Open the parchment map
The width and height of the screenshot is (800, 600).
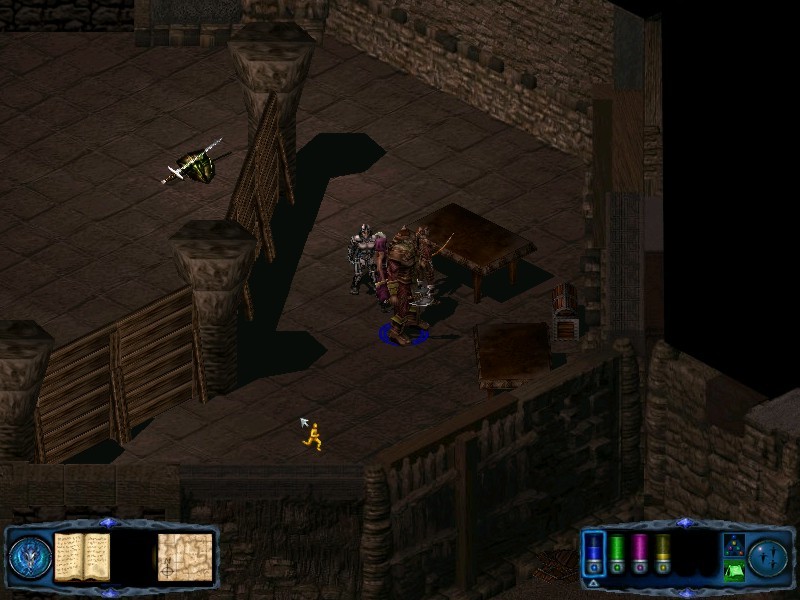[x=185, y=556]
